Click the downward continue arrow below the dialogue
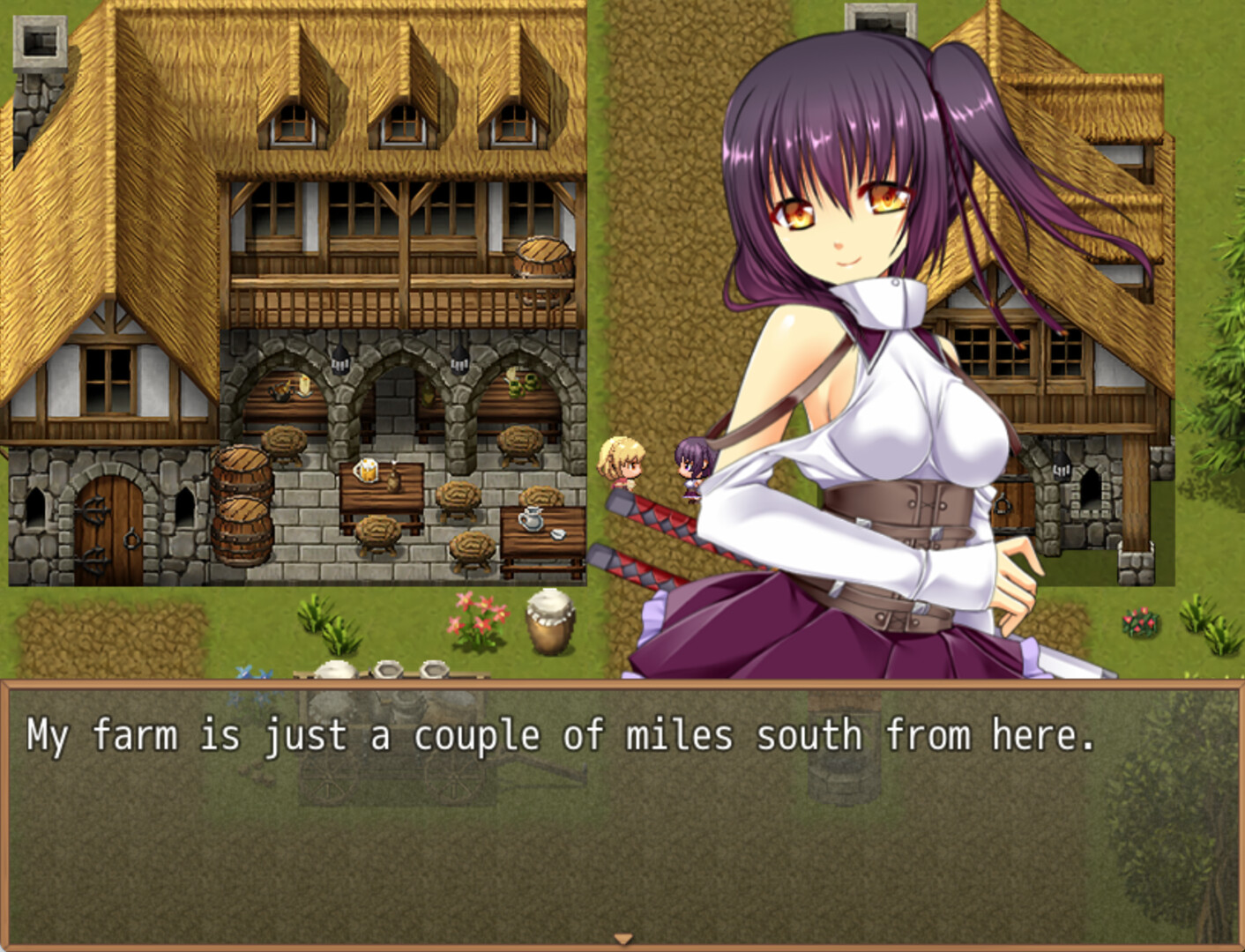The width and height of the screenshot is (1245, 952). point(622,936)
